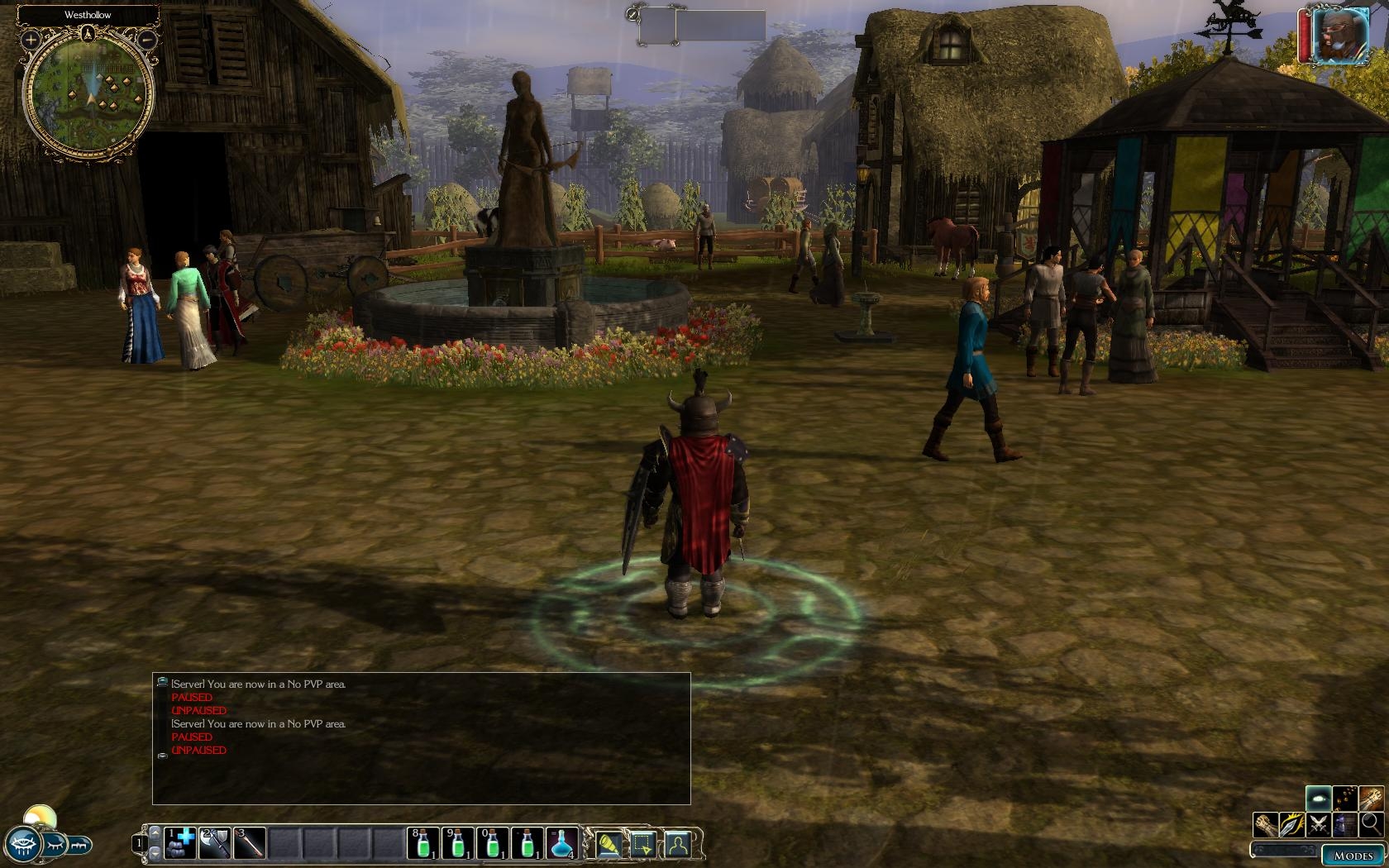Activate the glowing dagger mode icon

(x=1291, y=823)
